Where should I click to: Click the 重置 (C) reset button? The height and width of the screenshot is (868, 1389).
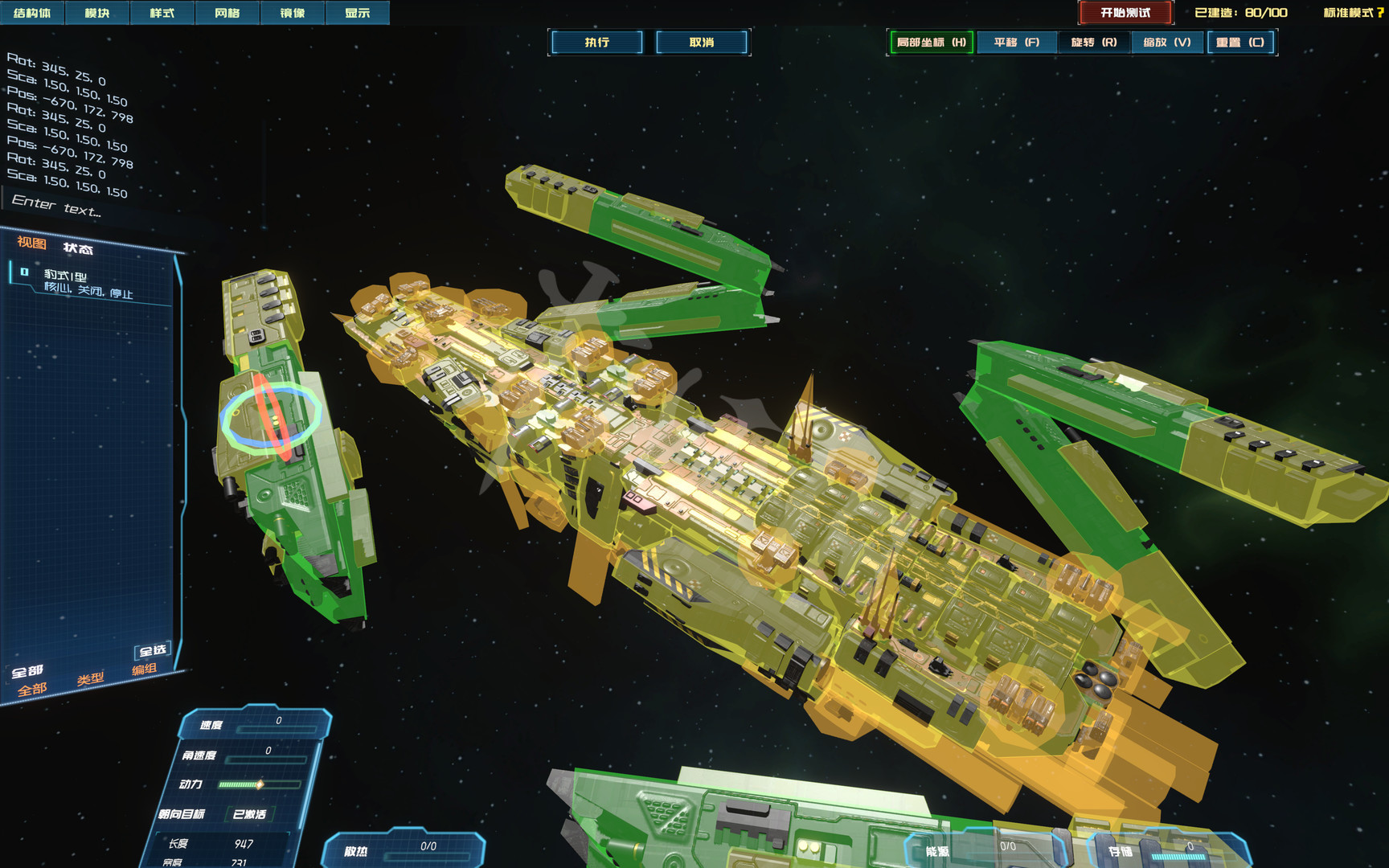pyautogui.click(x=1240, y=43)
